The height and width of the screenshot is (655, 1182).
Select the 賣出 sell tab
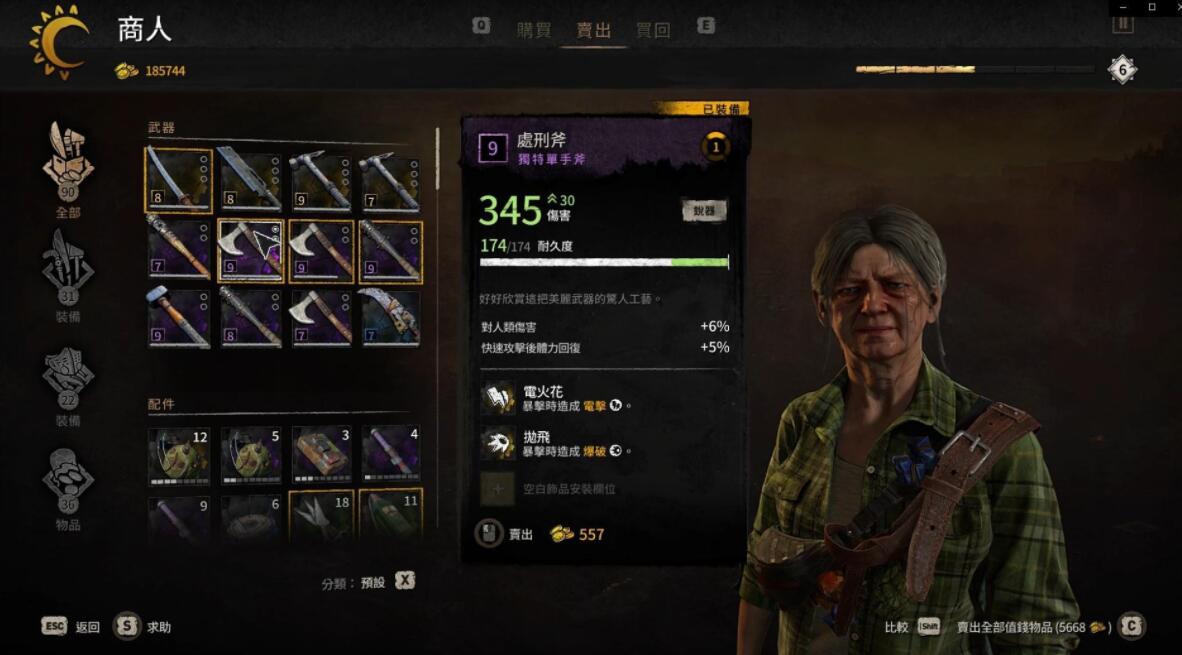(x=593, y=30)
